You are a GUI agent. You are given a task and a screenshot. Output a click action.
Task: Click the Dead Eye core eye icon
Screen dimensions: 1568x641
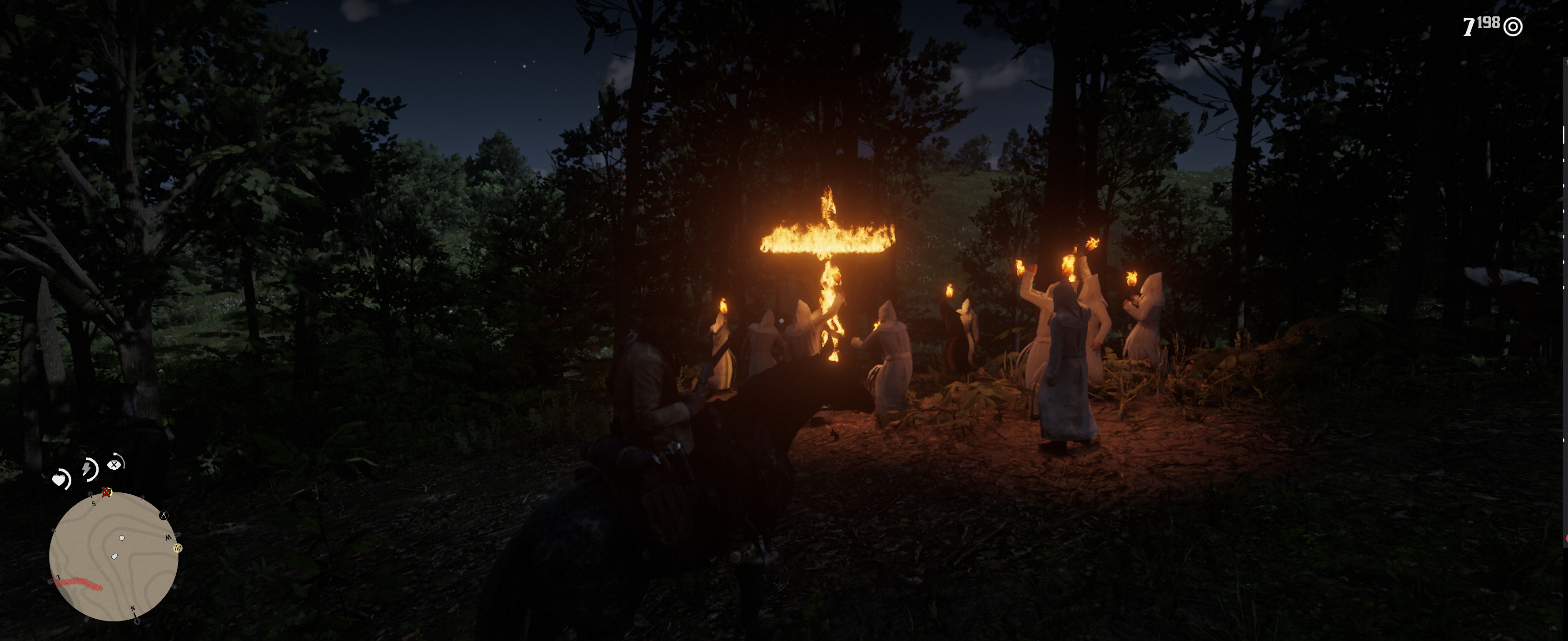tap(114, 464)
